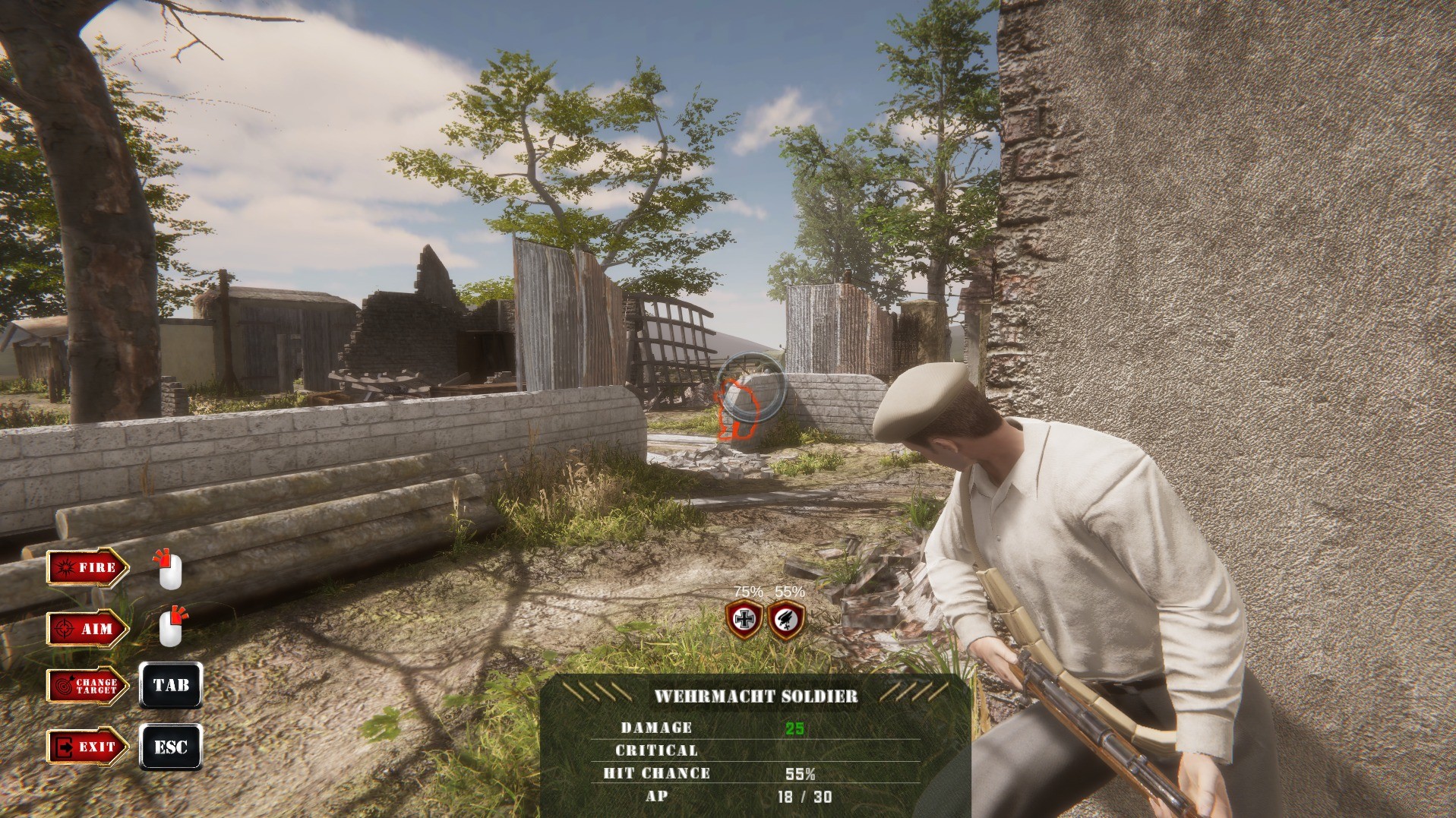Select the Change Target button
The width and height of the screenshot is (1456, 818).
coord(87,686)
